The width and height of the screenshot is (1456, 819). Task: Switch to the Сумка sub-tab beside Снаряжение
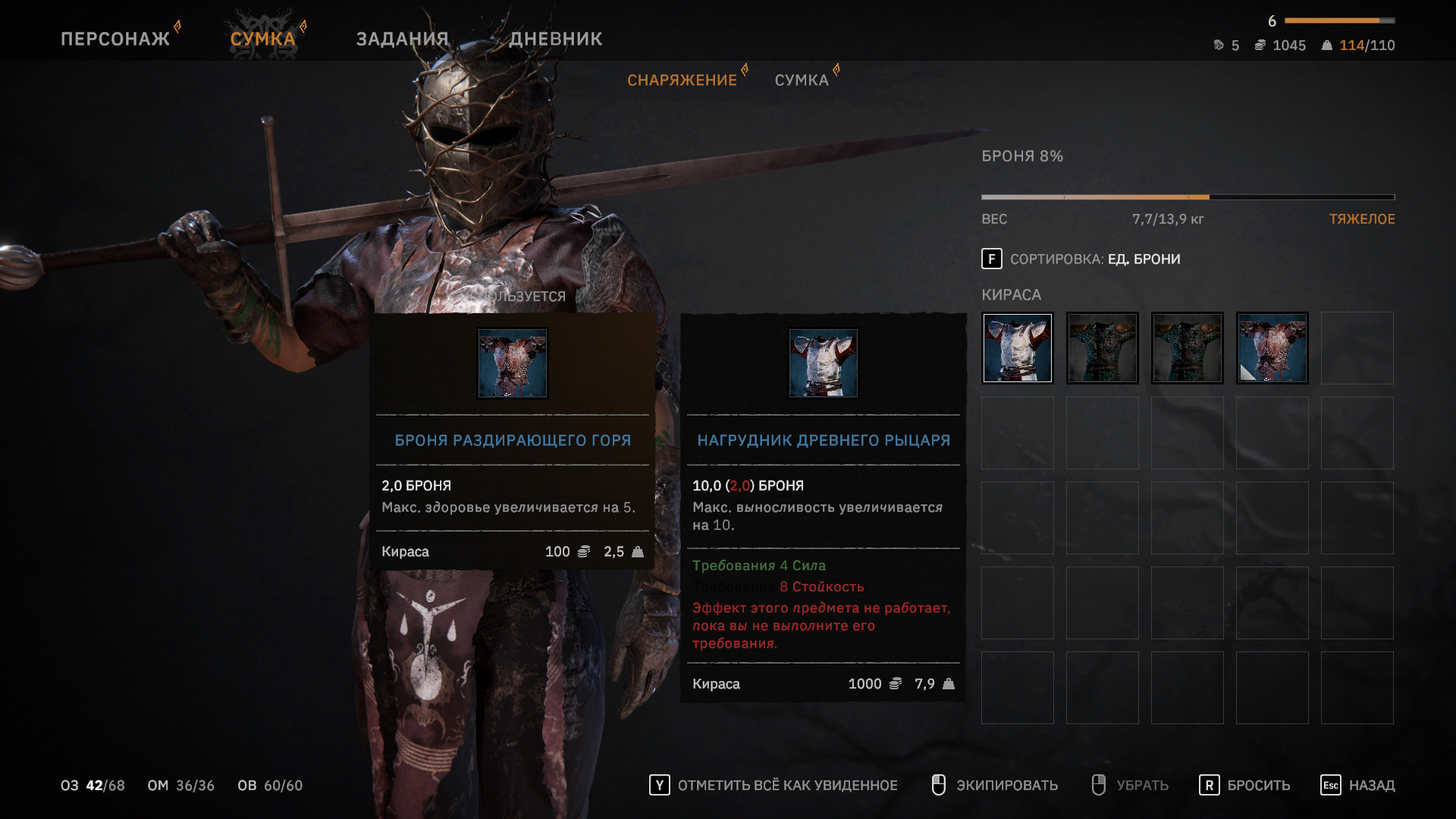pos(802,80)
